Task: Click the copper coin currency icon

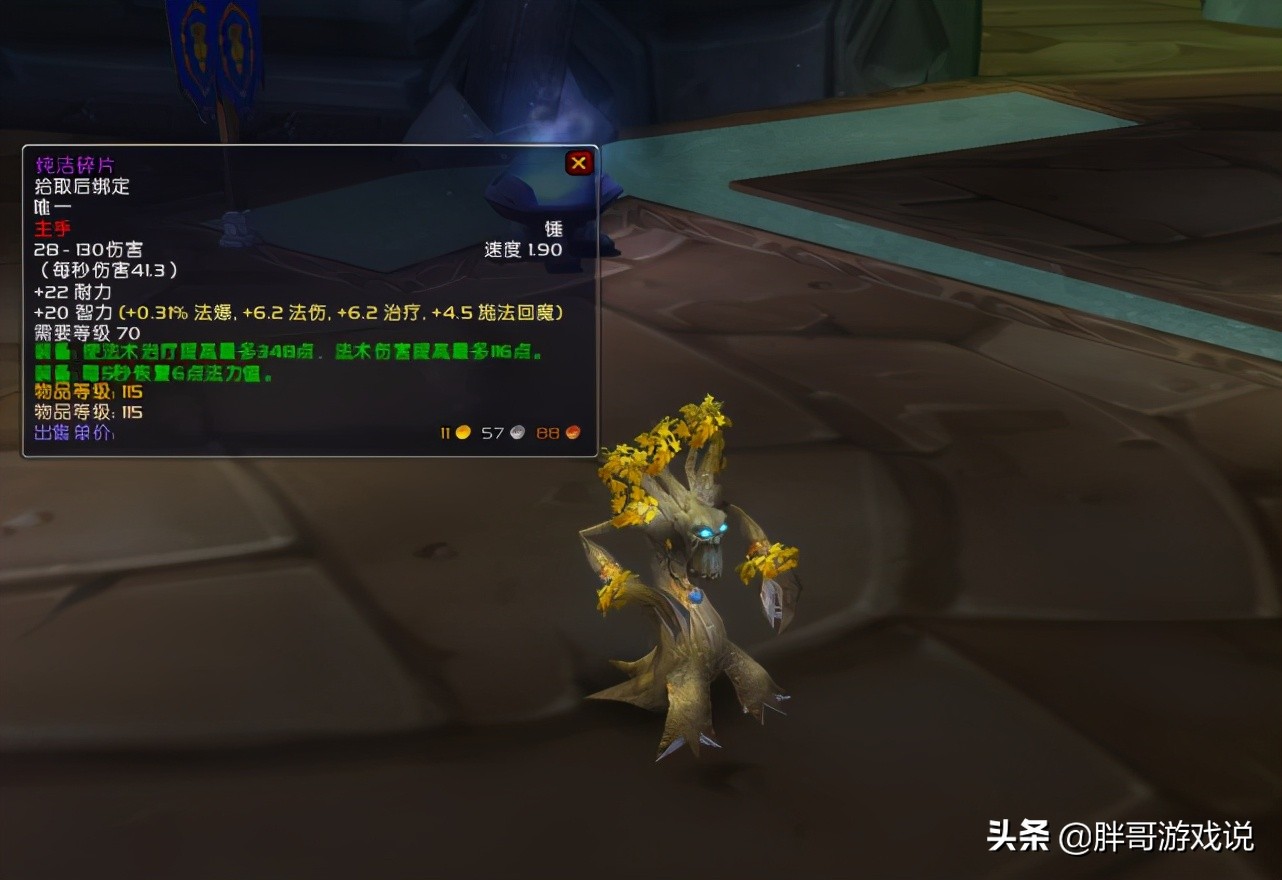Action: pos(570,431)
